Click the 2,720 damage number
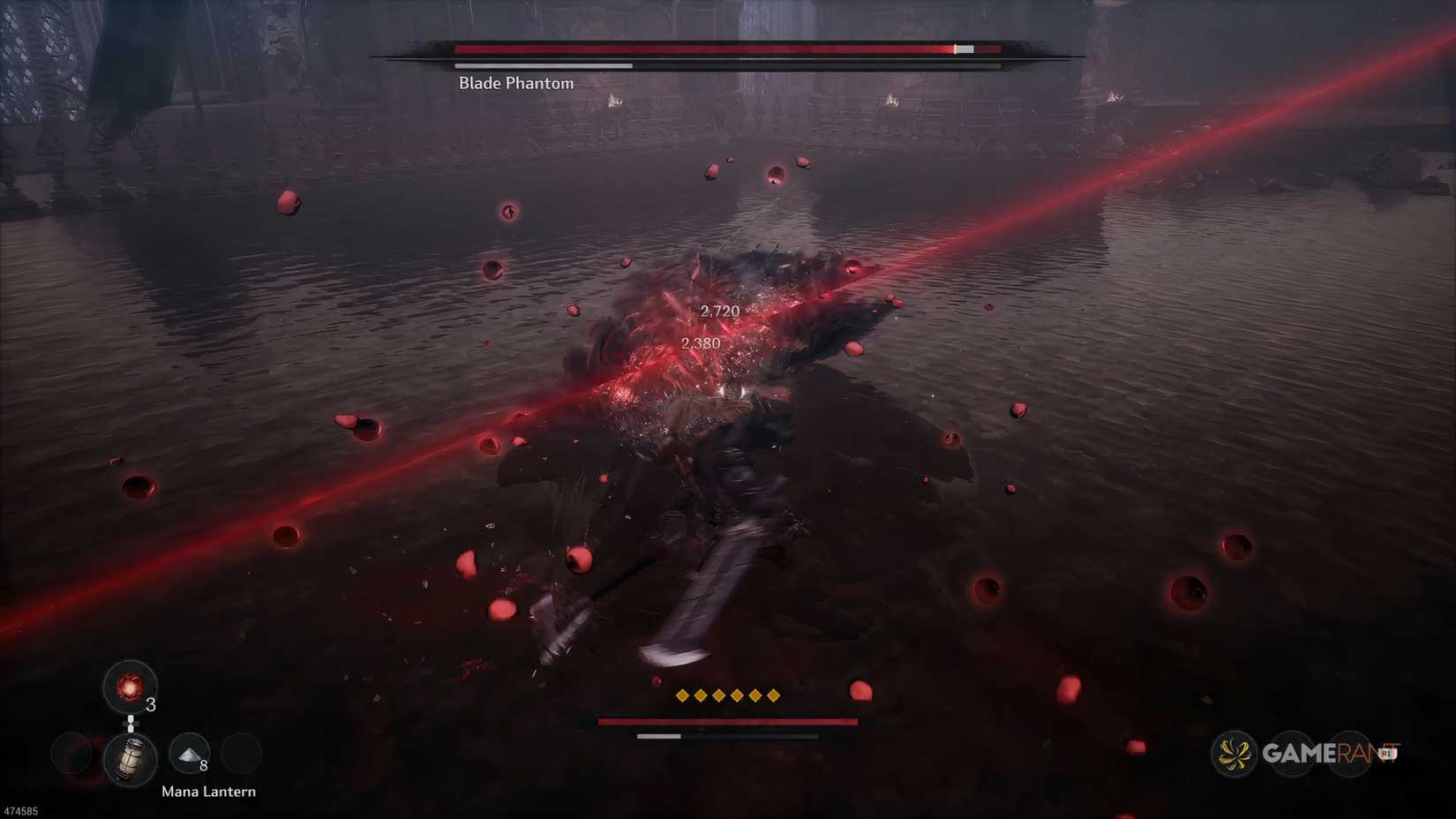This screenshot has width=1456, height=819. point(720,310)
